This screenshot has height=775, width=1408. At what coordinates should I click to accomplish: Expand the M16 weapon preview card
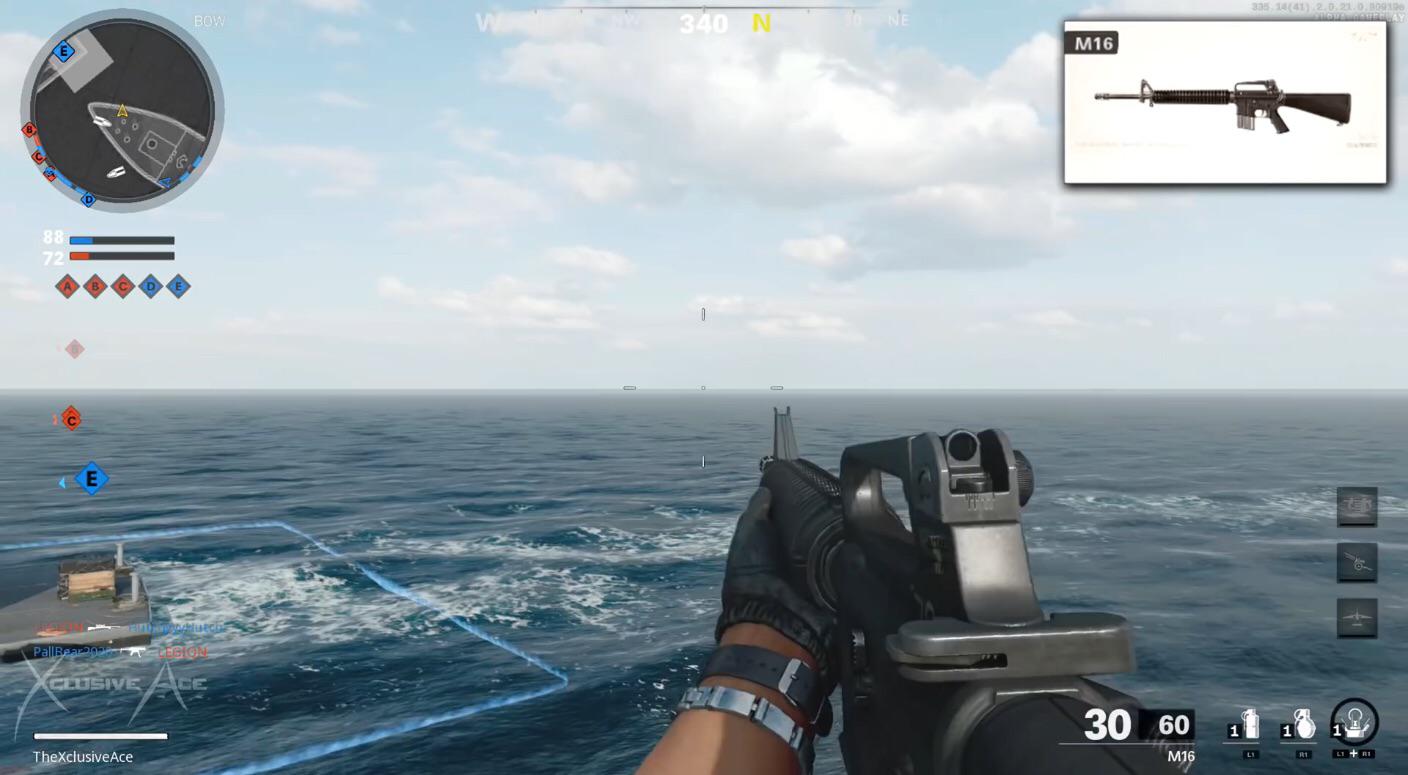[x=1225, y=100]
